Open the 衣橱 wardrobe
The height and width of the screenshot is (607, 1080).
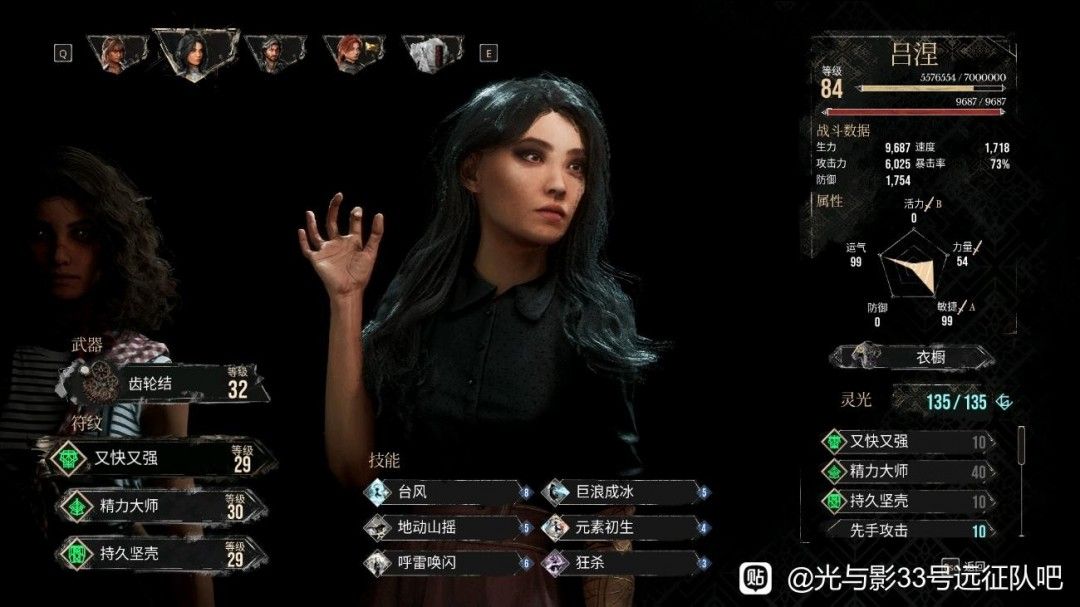[912, 357]
